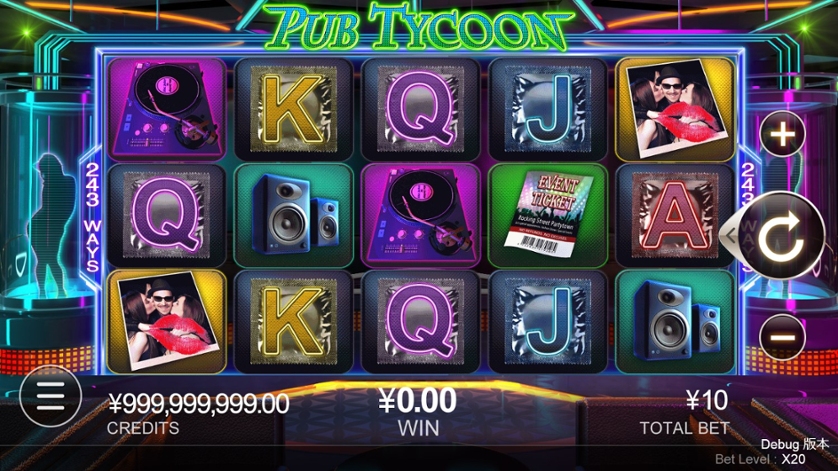Decrease the bet with the minus button

click(783, 337)
